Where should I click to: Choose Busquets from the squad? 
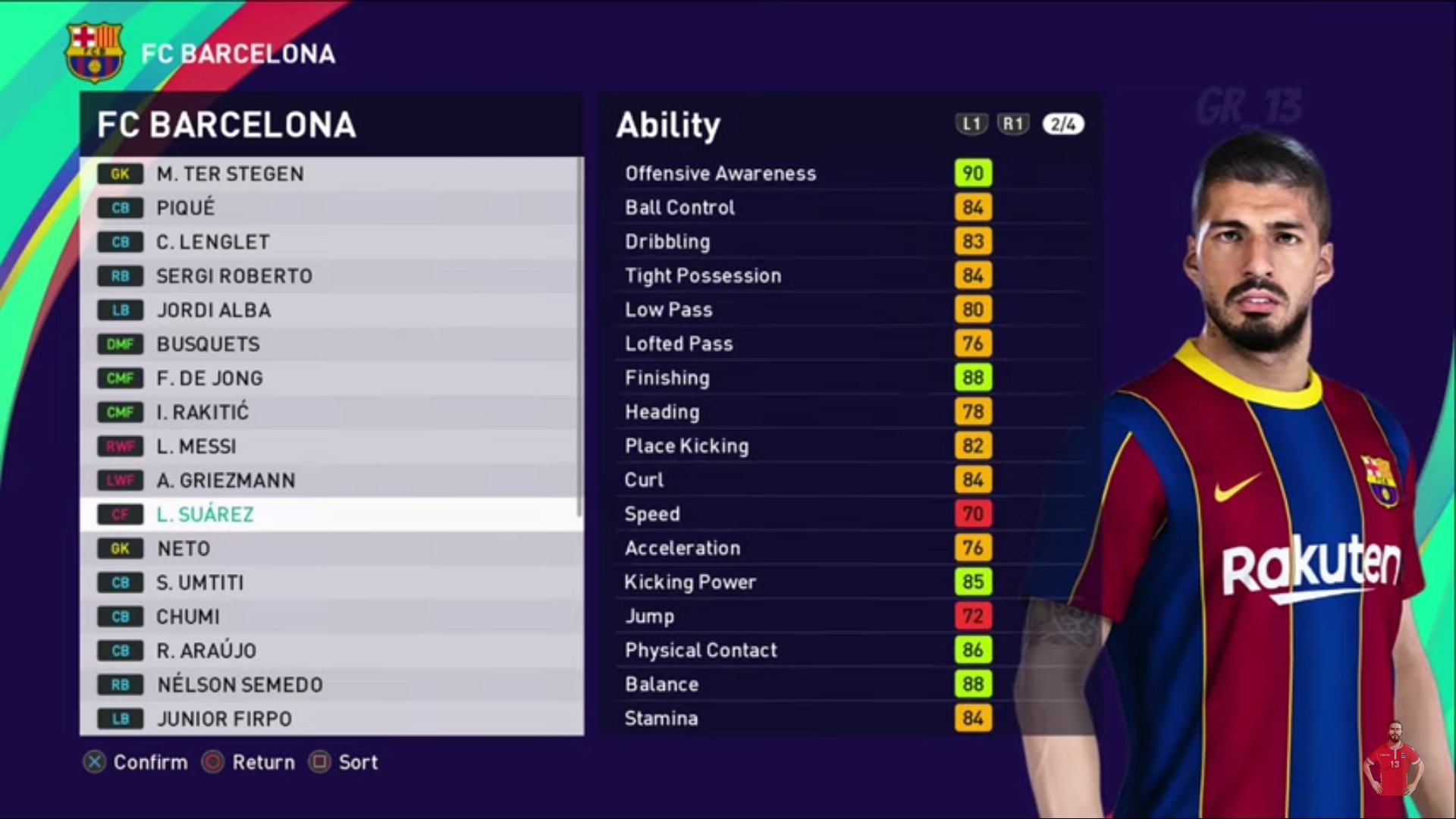click(x=331, y=344)
